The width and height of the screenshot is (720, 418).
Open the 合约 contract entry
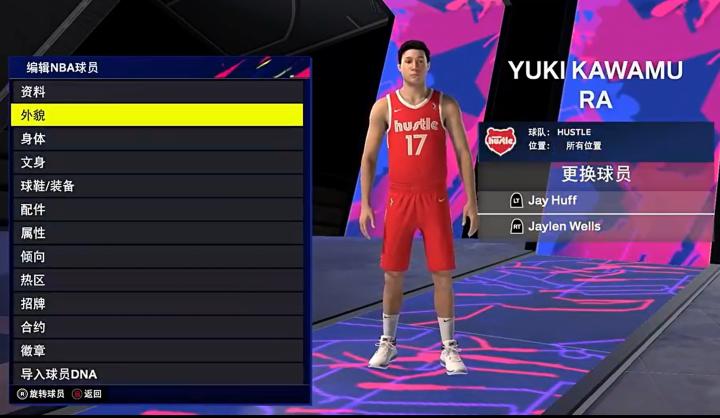click(157, 327)
